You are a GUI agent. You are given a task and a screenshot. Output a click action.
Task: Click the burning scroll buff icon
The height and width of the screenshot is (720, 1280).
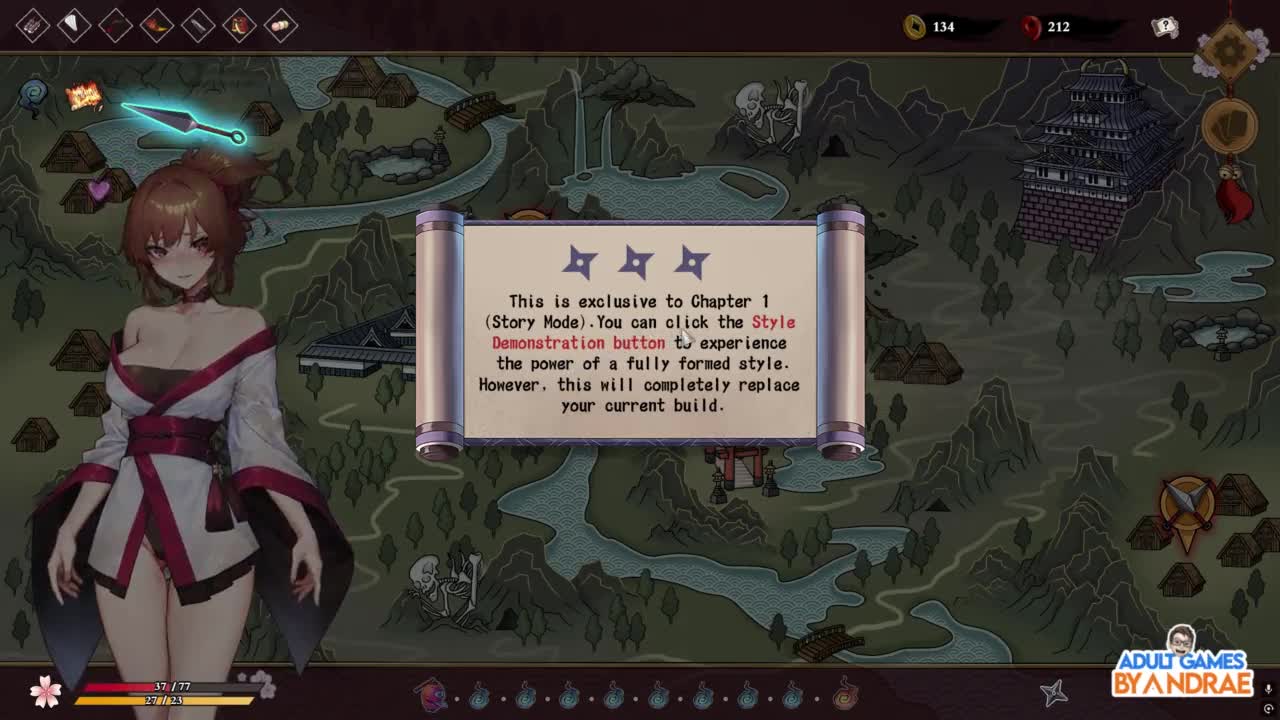84,96
